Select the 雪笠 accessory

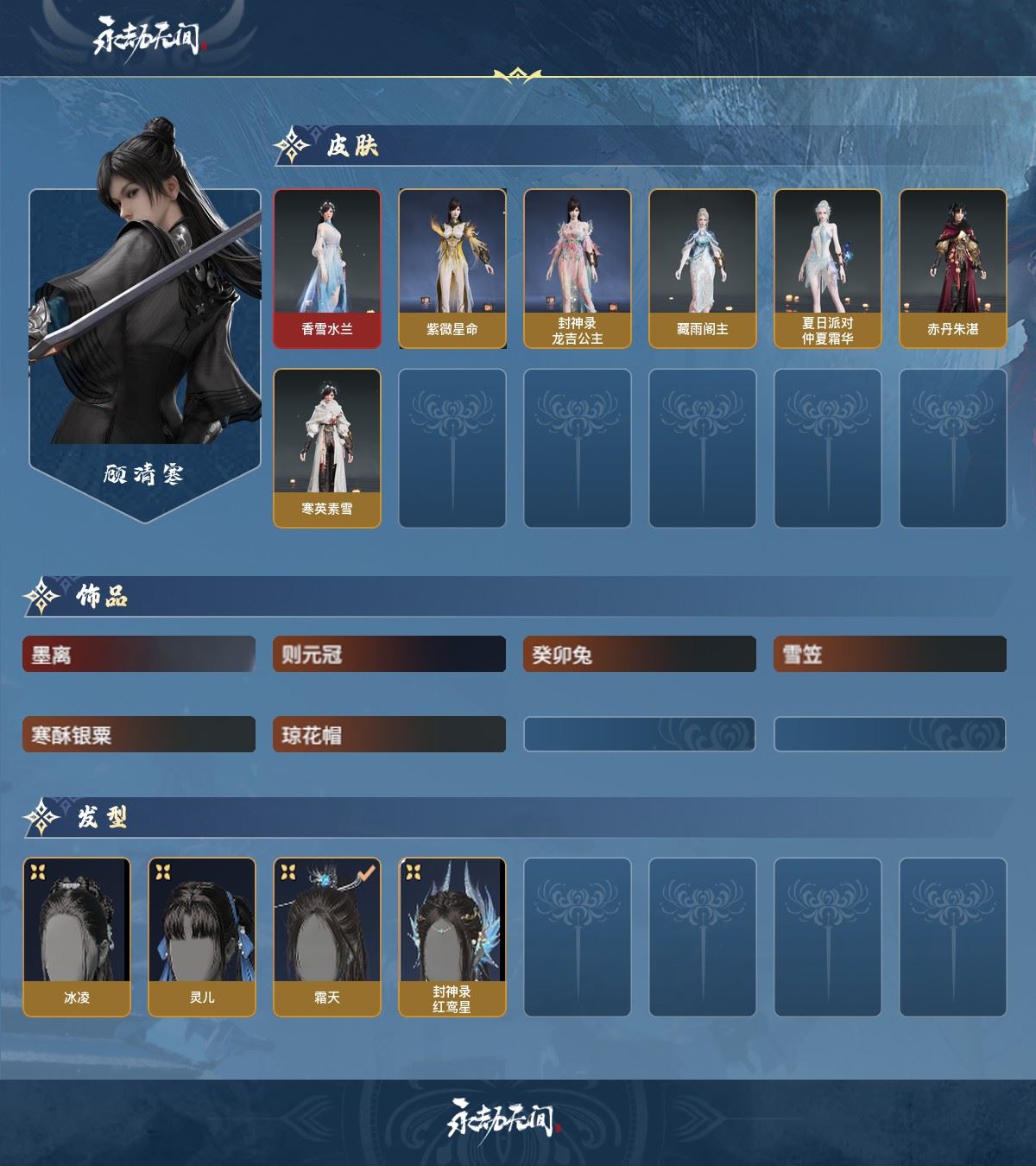click(x=890, y=655)
